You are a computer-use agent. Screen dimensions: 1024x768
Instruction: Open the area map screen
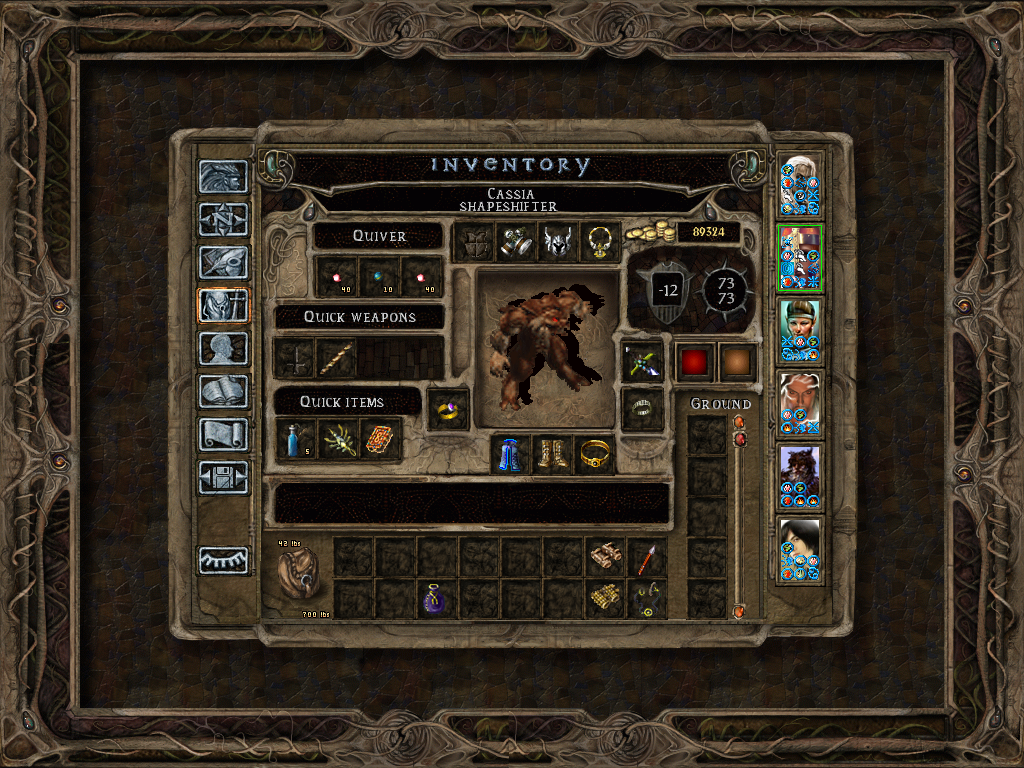(223, 218)
